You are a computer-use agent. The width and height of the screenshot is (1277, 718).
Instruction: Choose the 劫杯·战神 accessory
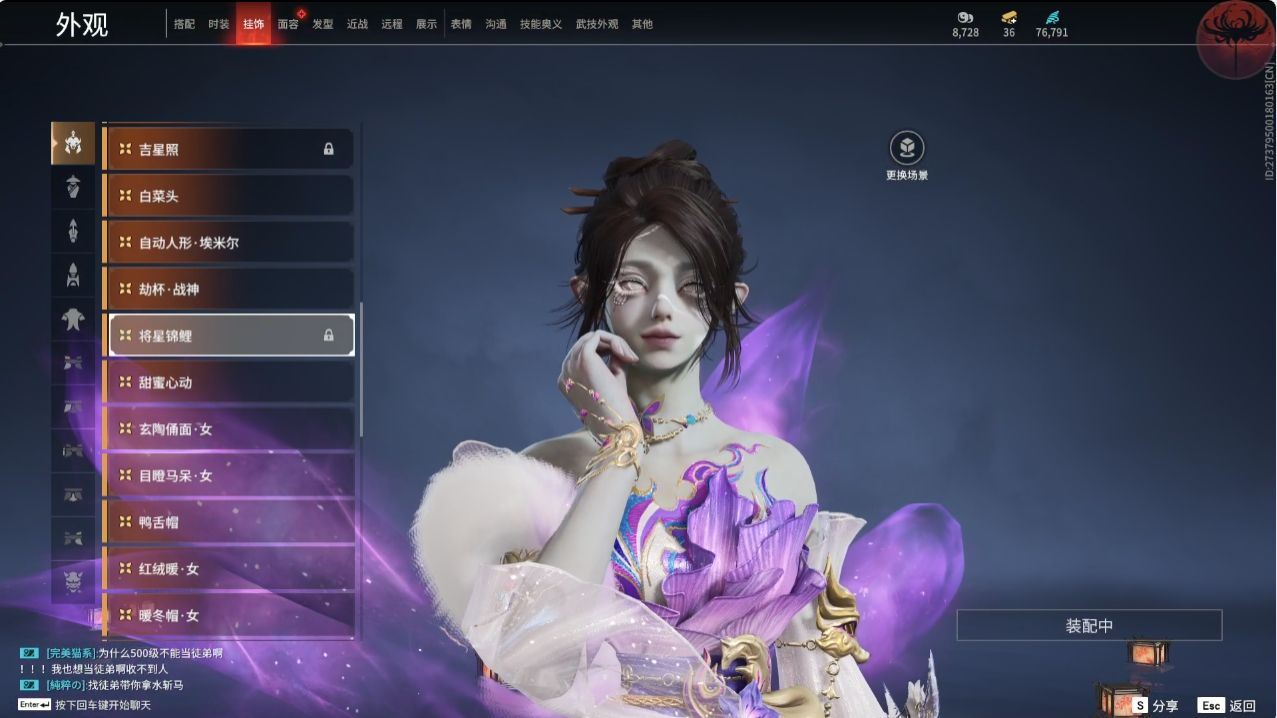229,289
